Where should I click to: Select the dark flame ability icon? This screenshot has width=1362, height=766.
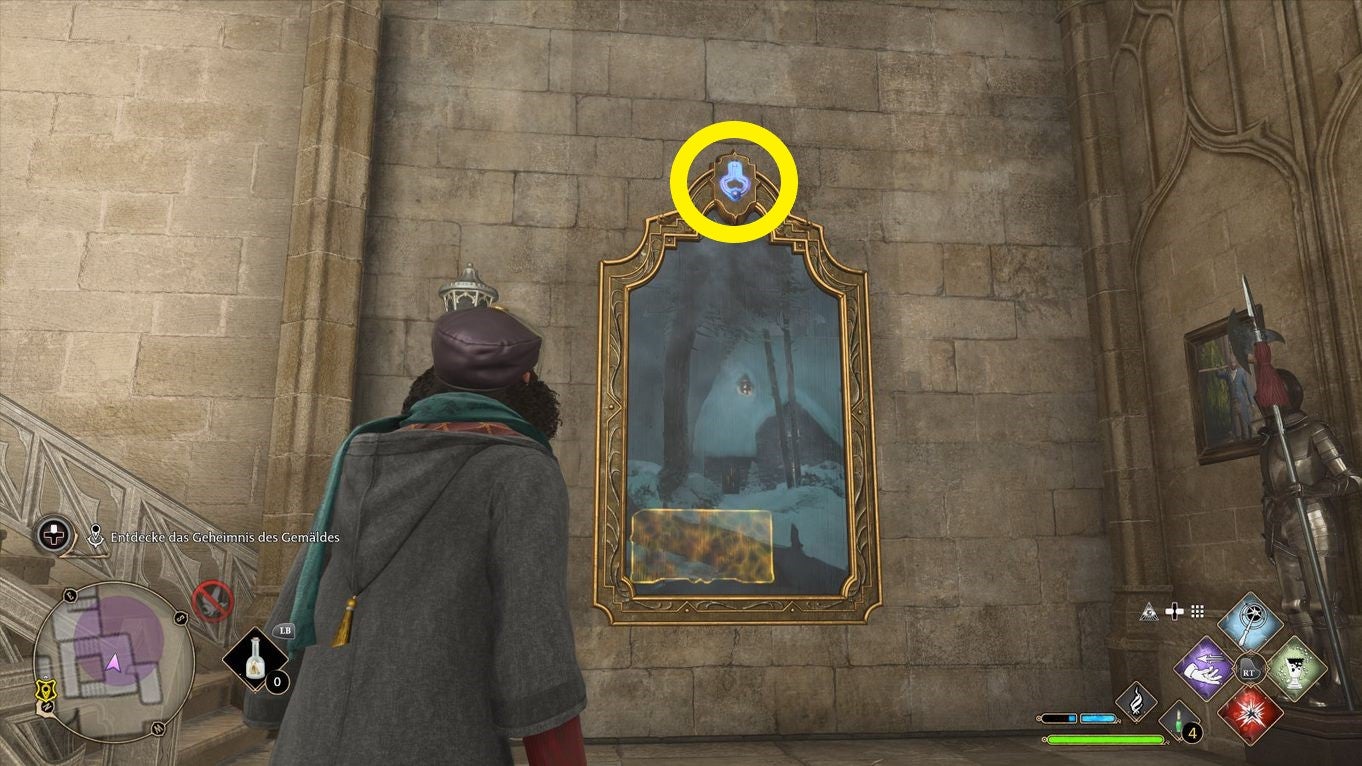1137,703
